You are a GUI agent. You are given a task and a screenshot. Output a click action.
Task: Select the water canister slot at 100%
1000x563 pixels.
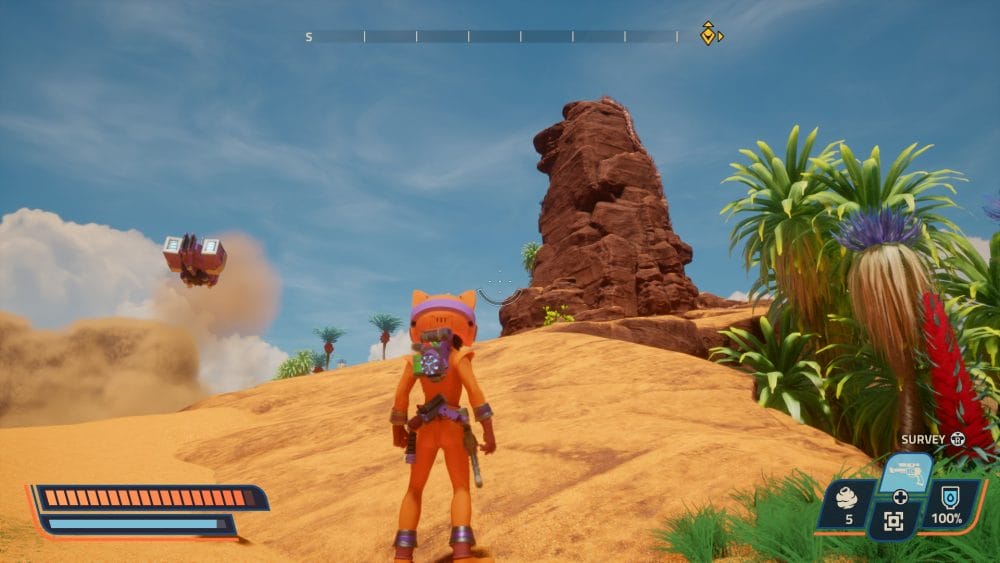pos(947,505)
